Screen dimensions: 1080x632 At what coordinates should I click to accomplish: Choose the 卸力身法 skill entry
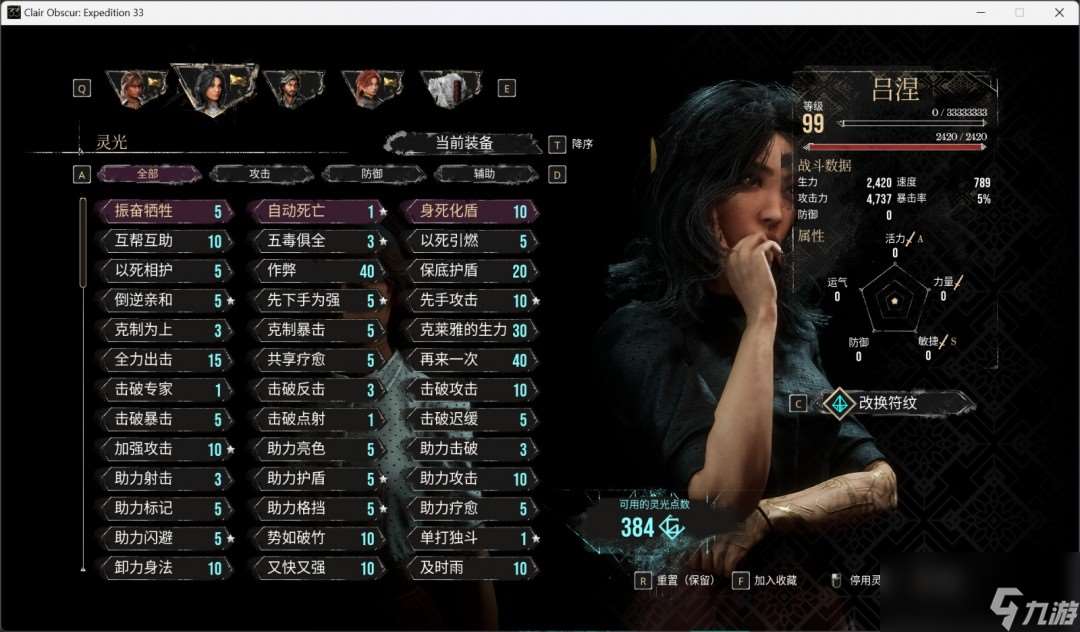pyautogui.click(x=164, y=568)
